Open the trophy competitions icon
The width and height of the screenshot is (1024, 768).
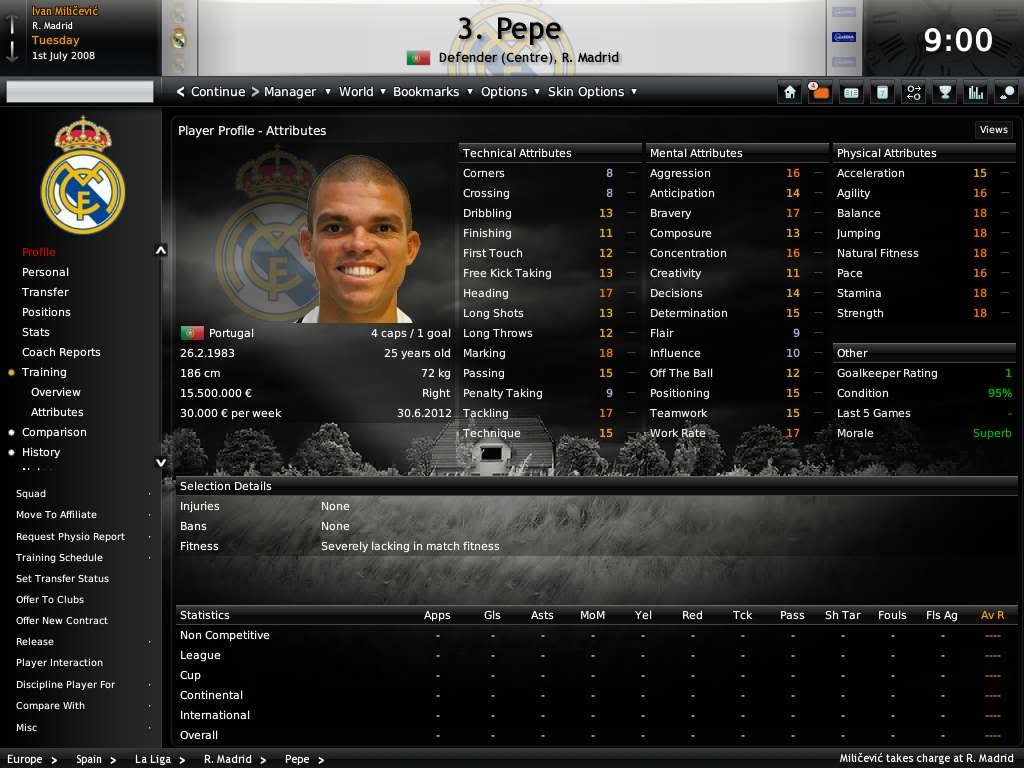pos(944,92)
